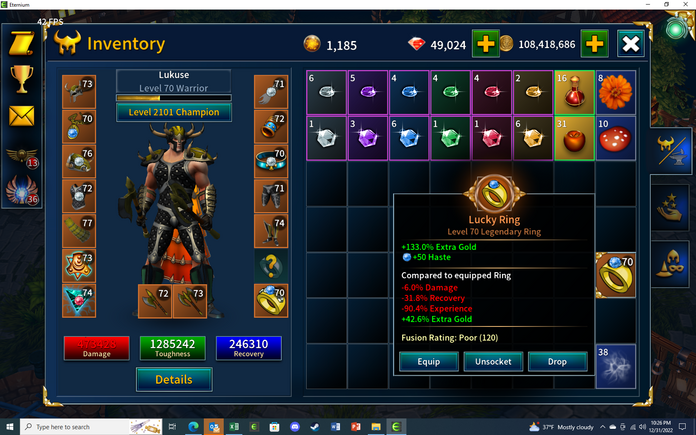Buy more gold coins with the plus button
Viewport: 696px width, 435px height.
(593, 44)
